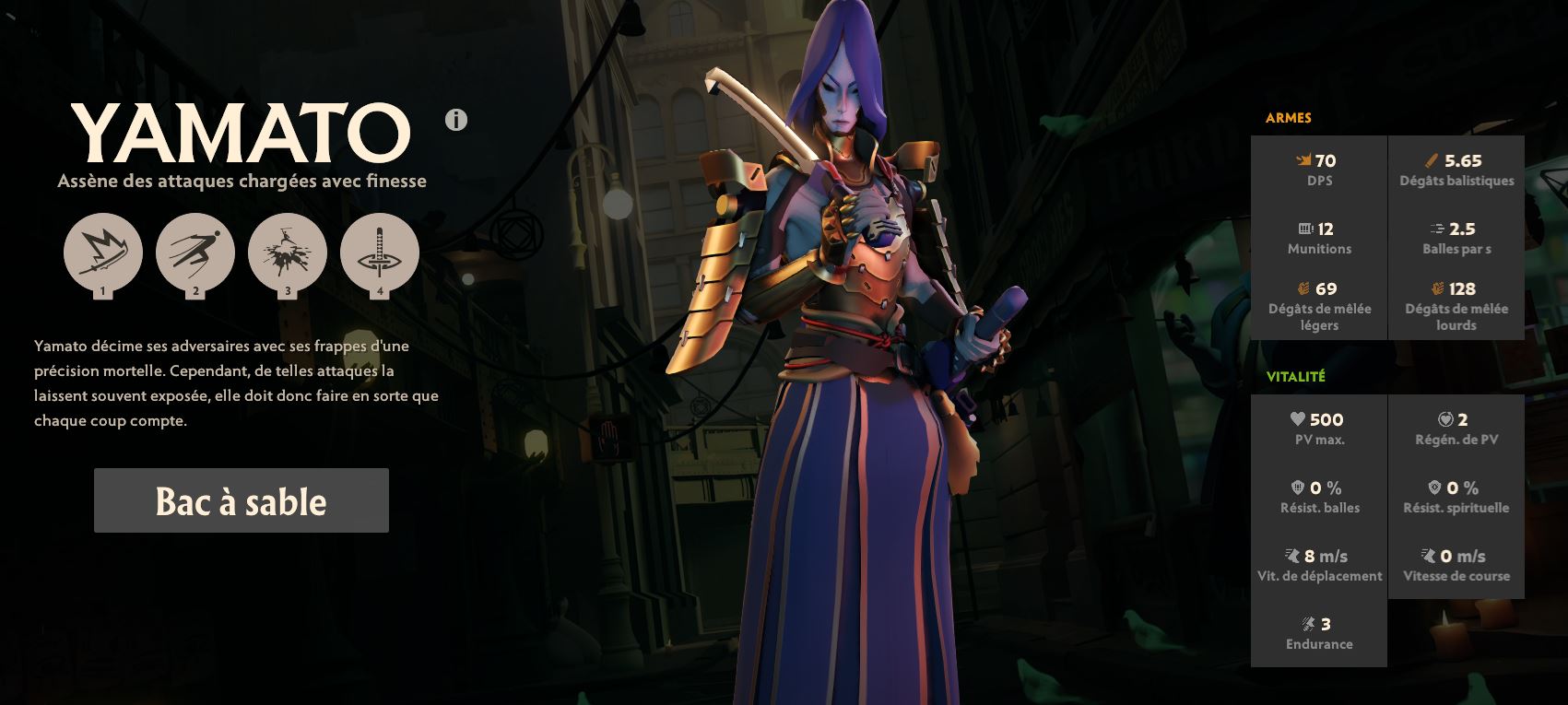The image size is (1568, 705).
Task: Open the Bac à sable sandbox mode
Action: tap(241, 500)
